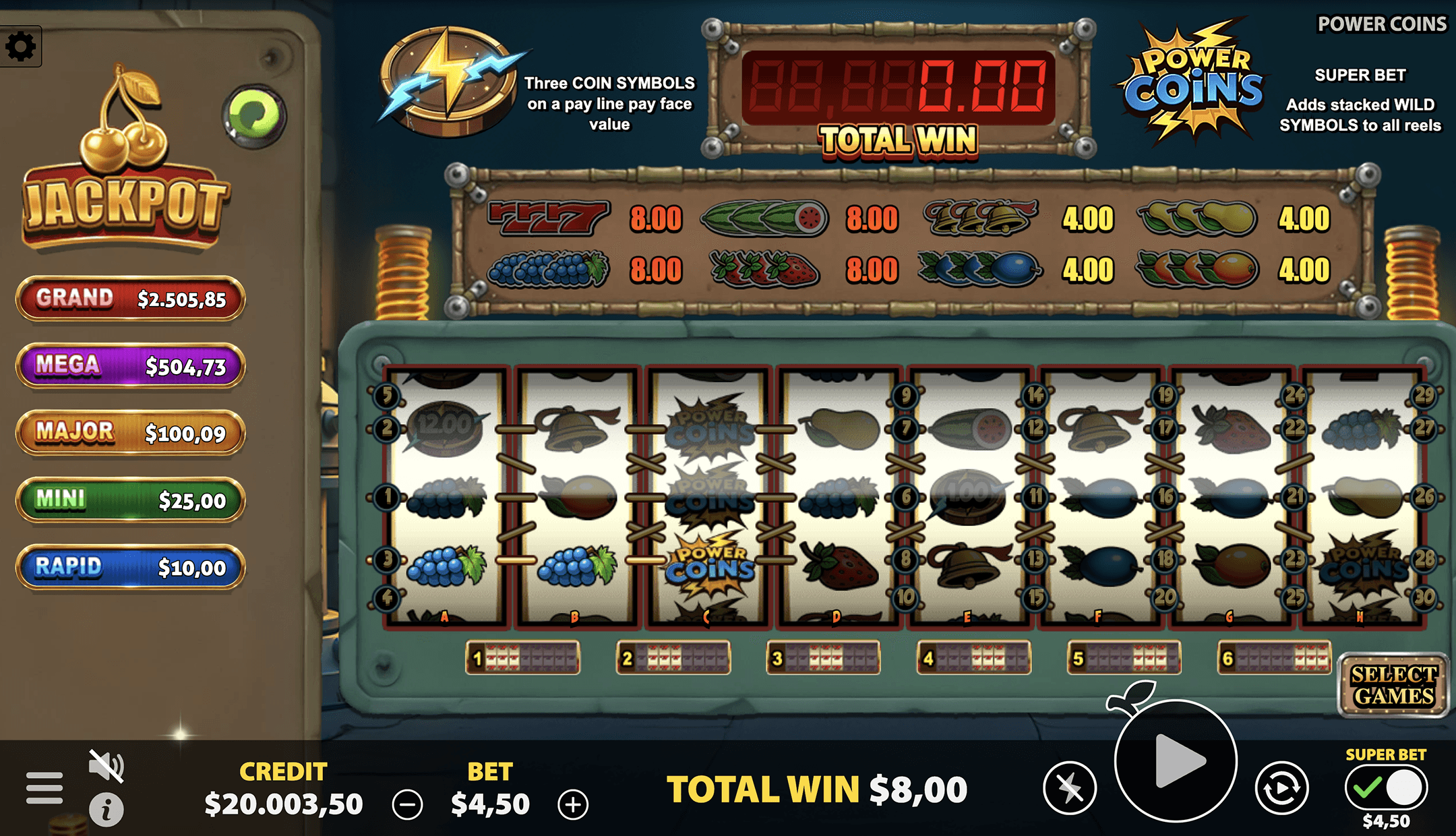
Task: Open the hamburger menu
Action: (43, 787)
